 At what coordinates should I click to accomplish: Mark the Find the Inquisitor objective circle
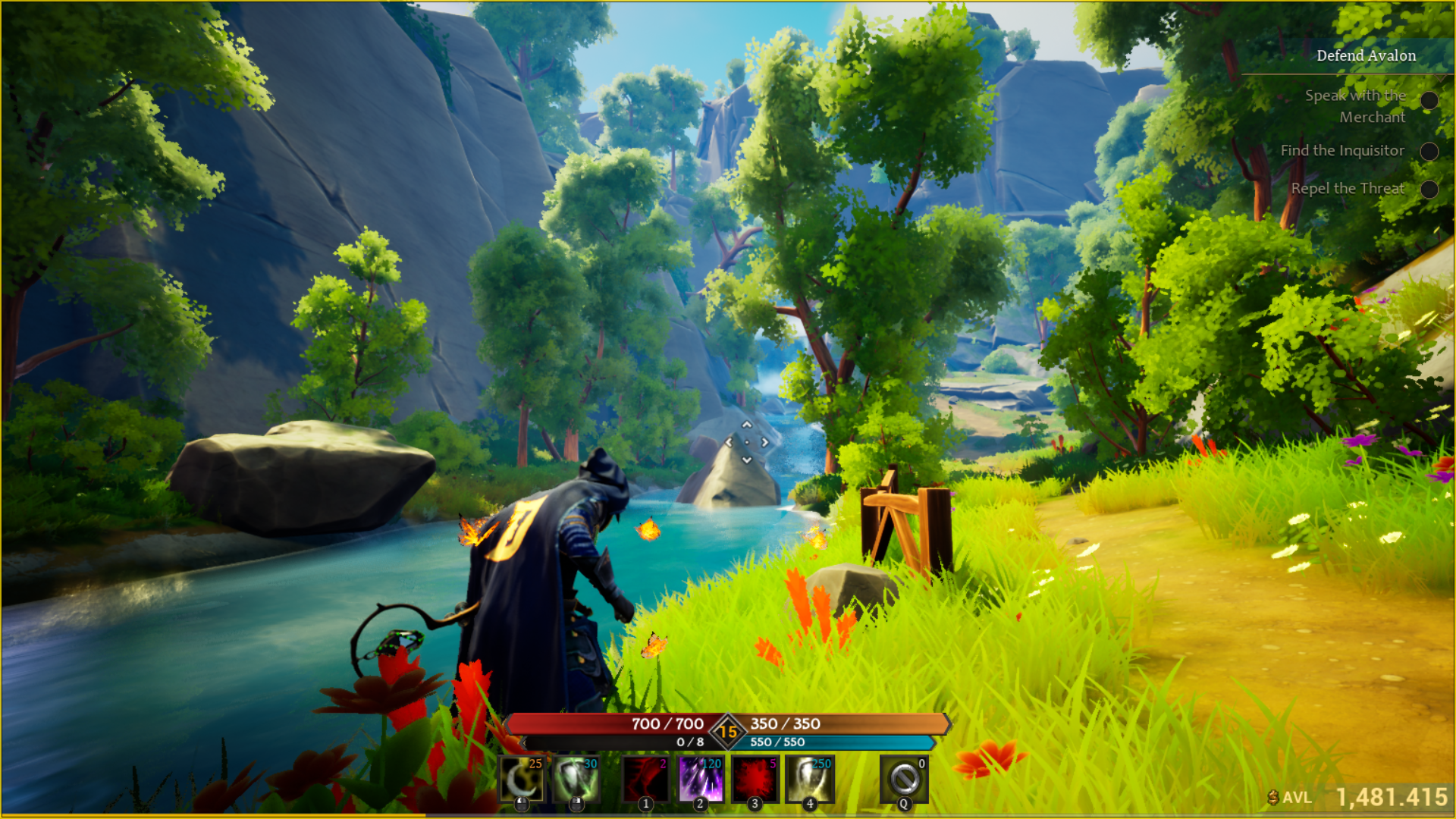click(x=1431, y=151)
